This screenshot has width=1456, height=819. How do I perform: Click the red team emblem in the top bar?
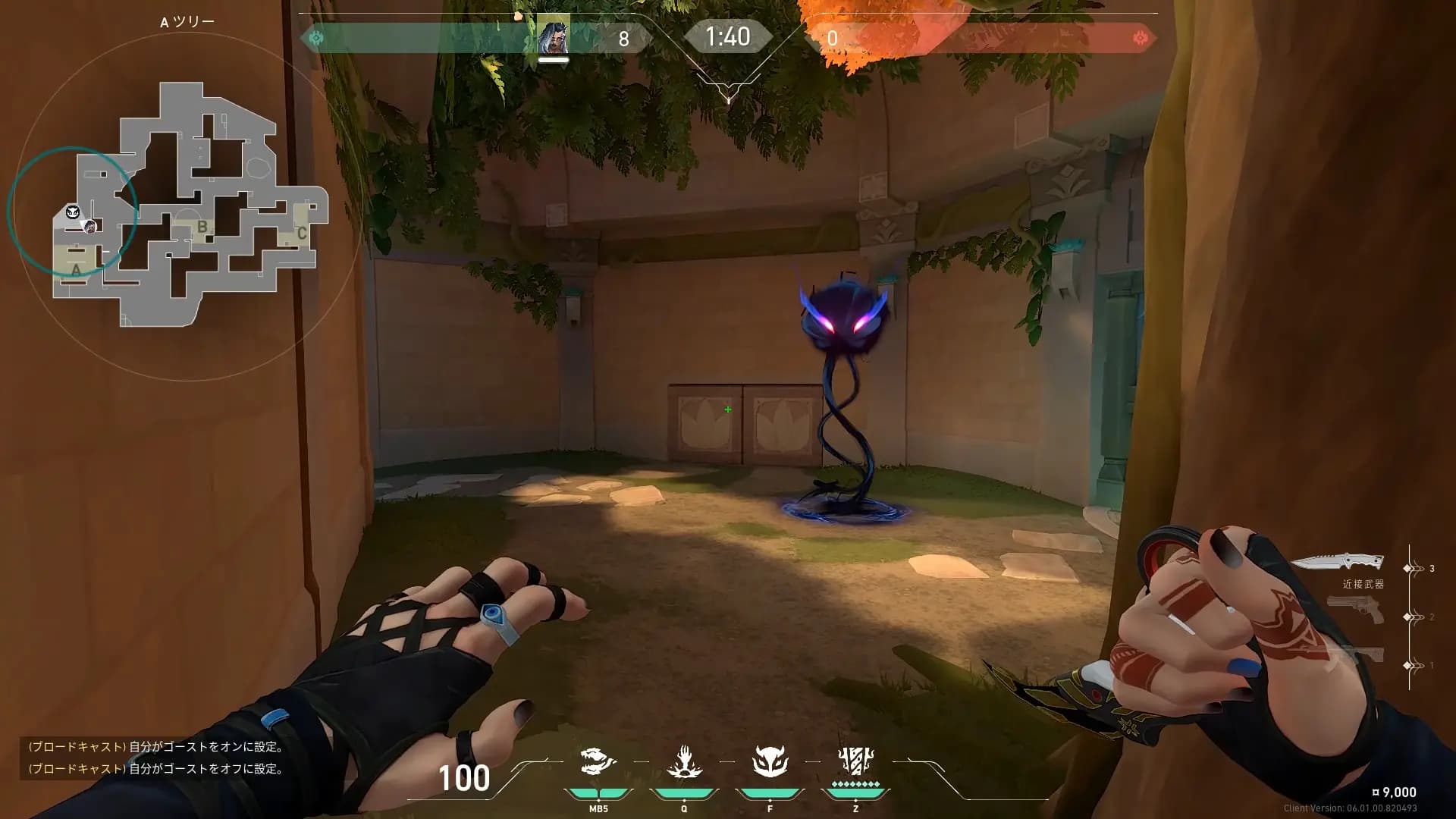1140,38
